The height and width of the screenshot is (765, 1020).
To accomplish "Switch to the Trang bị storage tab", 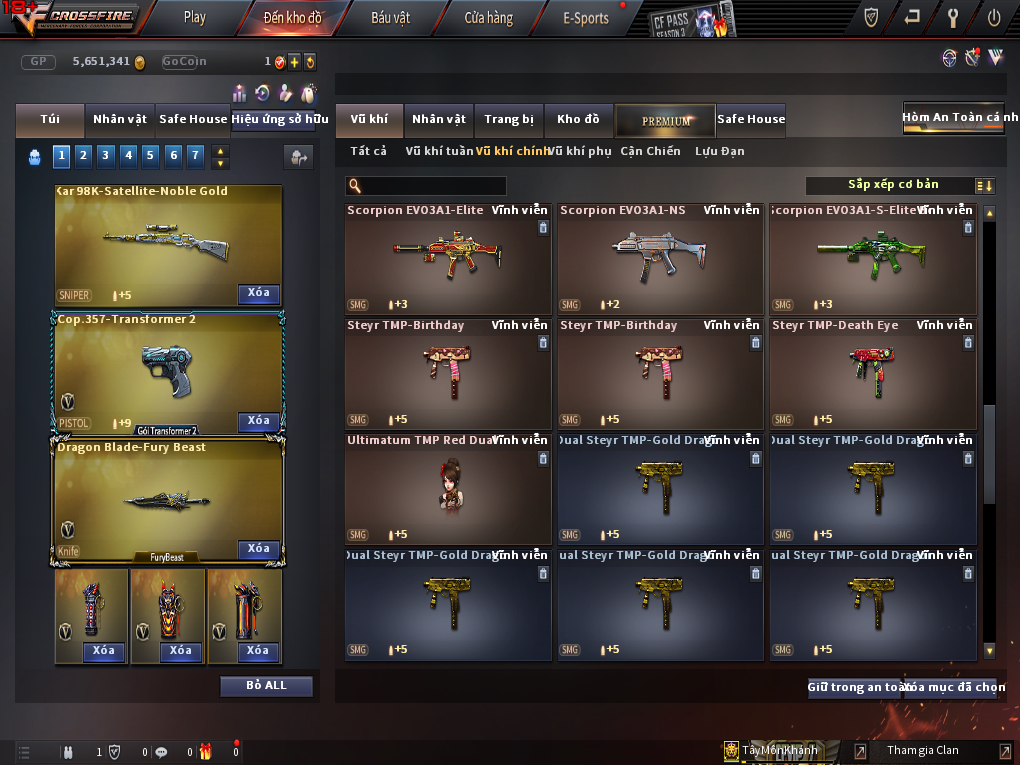I will [509, 120].
